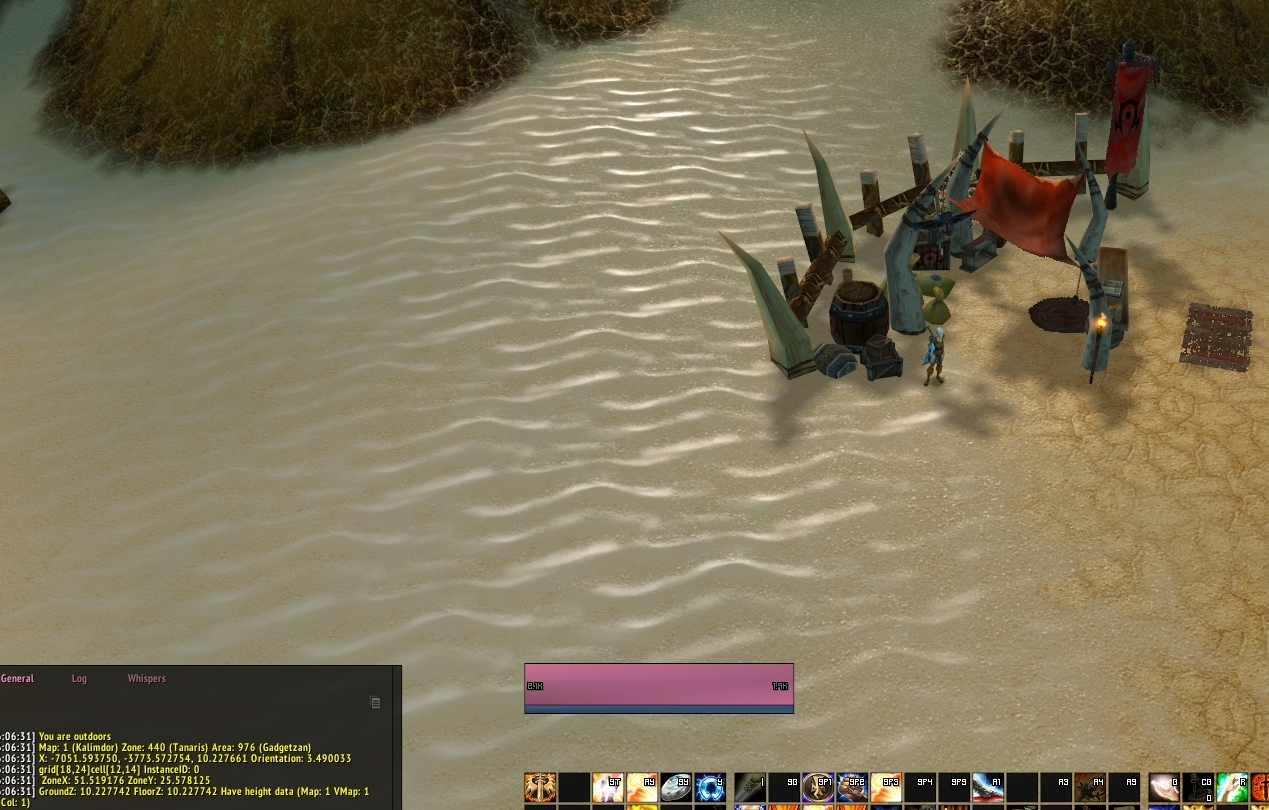1269x810 pixels.
Task: Activate the golden winged sword ability
Action: (540, 787)
